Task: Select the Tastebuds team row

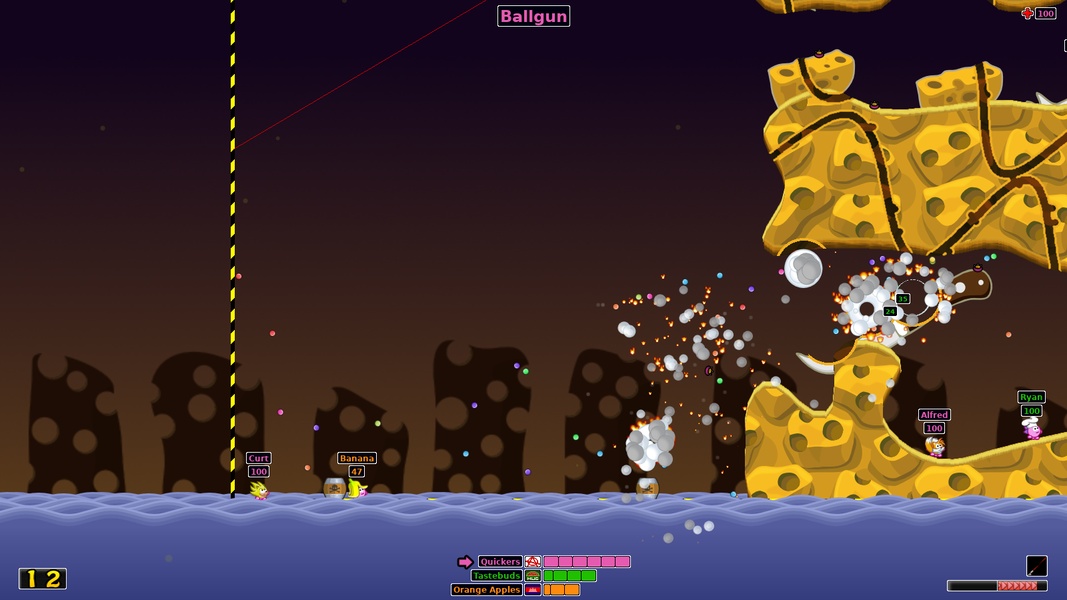Action: 496,576
